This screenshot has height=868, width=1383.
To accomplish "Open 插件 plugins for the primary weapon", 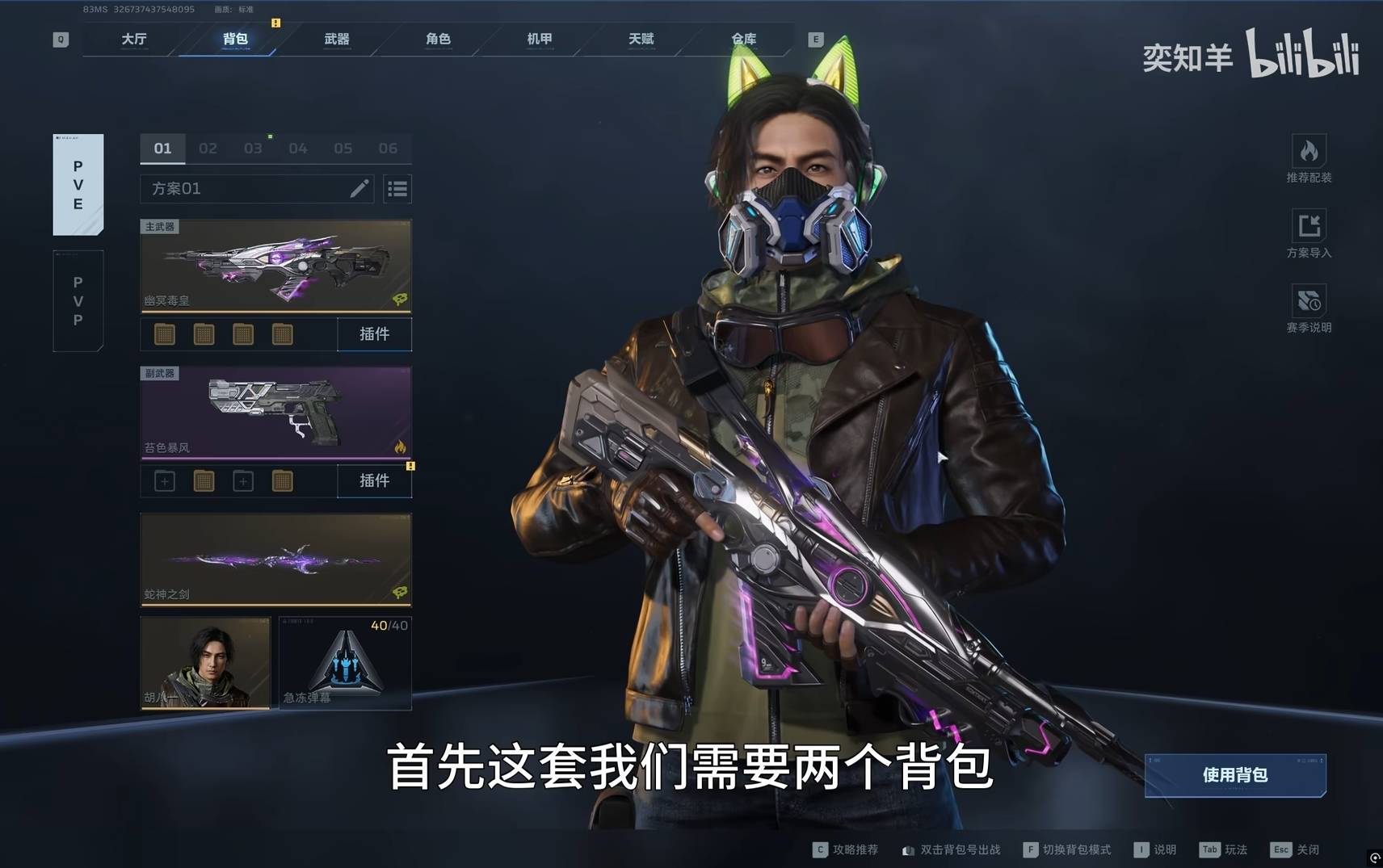I will pos(374,334).
